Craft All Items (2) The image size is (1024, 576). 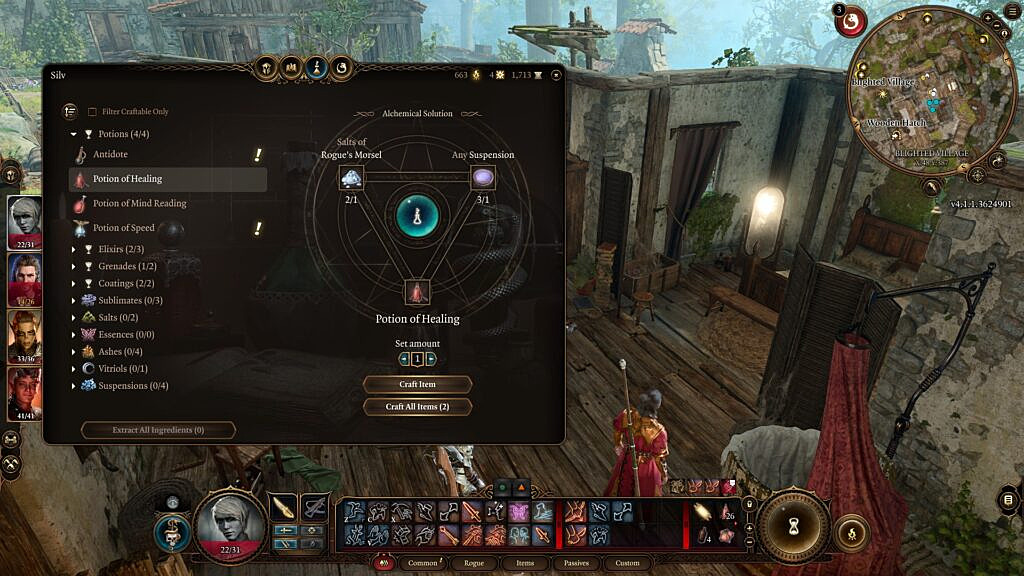(417, 407)
